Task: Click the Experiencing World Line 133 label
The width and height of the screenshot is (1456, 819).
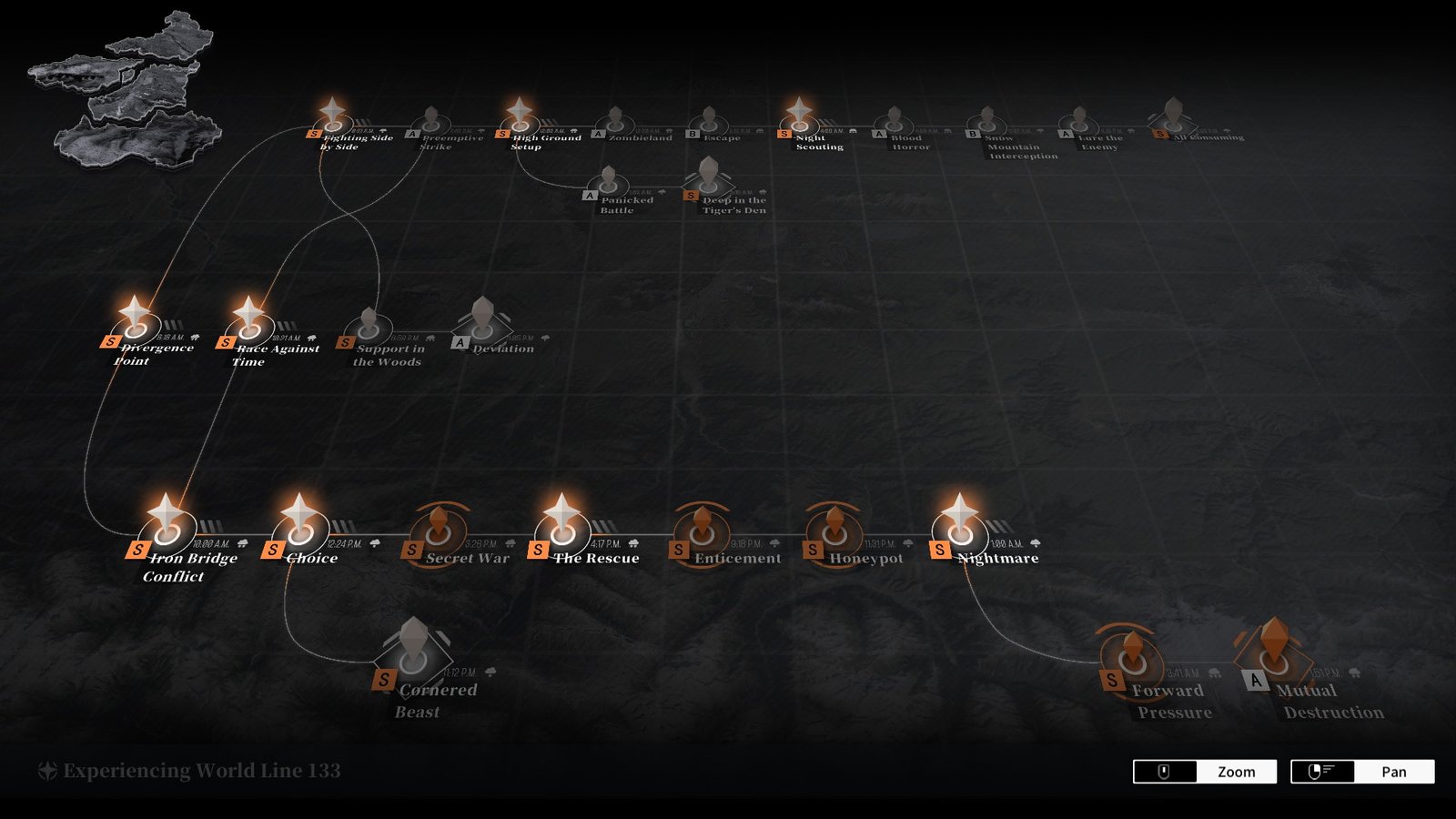Action: point(187,769)
